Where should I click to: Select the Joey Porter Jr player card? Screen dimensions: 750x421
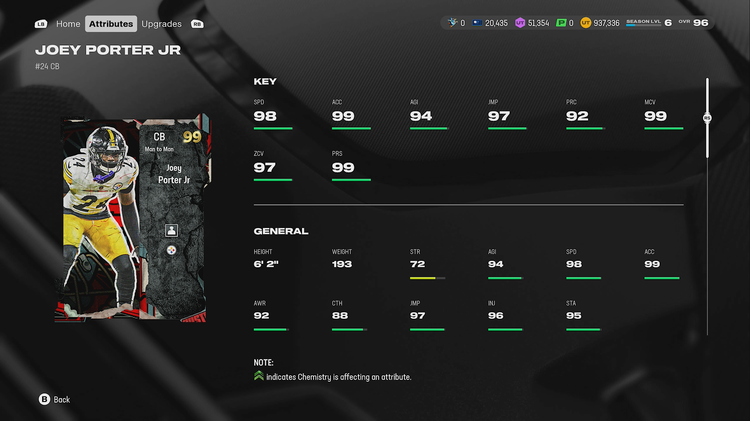(x=135, y=220)
